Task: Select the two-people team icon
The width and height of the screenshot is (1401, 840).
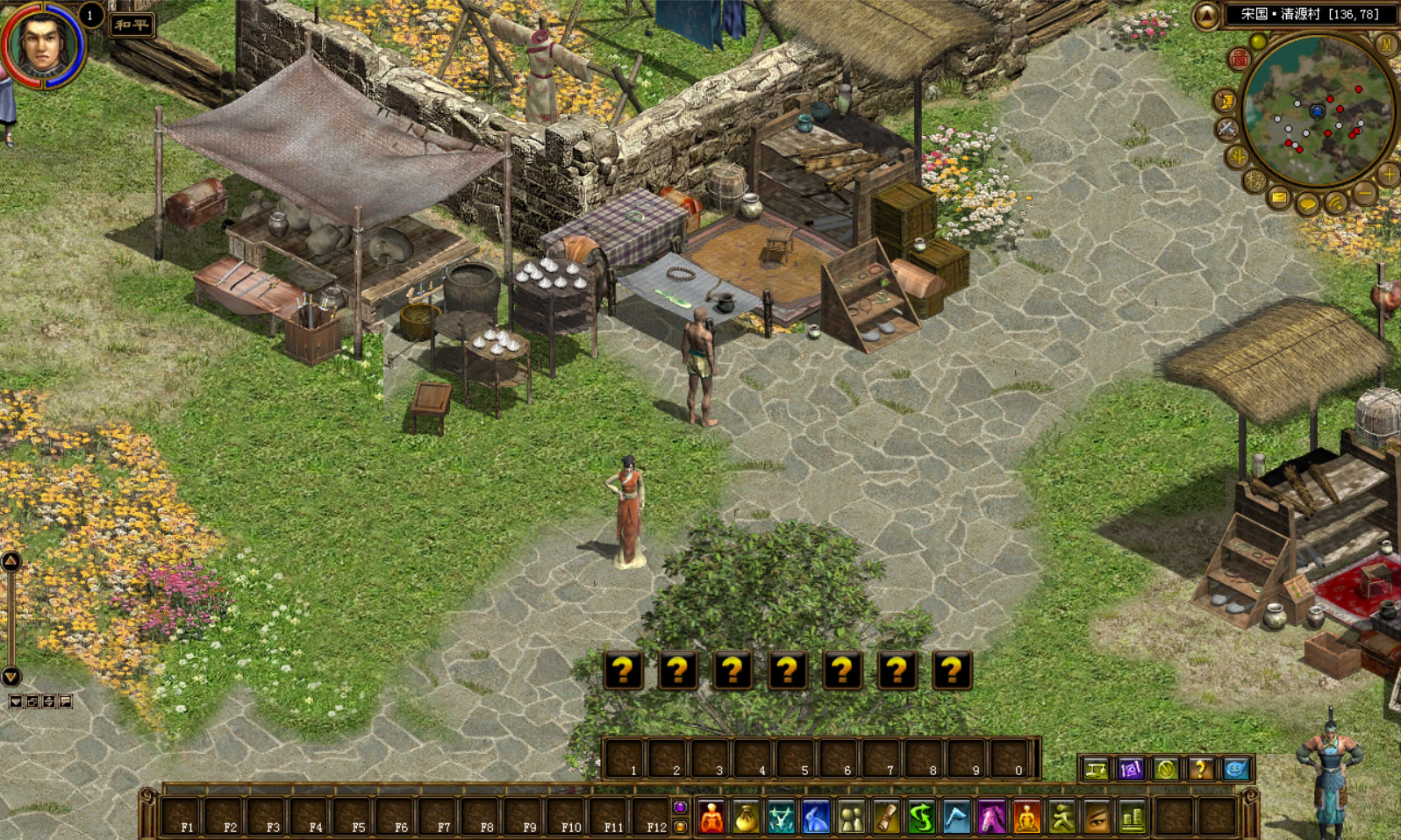Action: [851, 818]
